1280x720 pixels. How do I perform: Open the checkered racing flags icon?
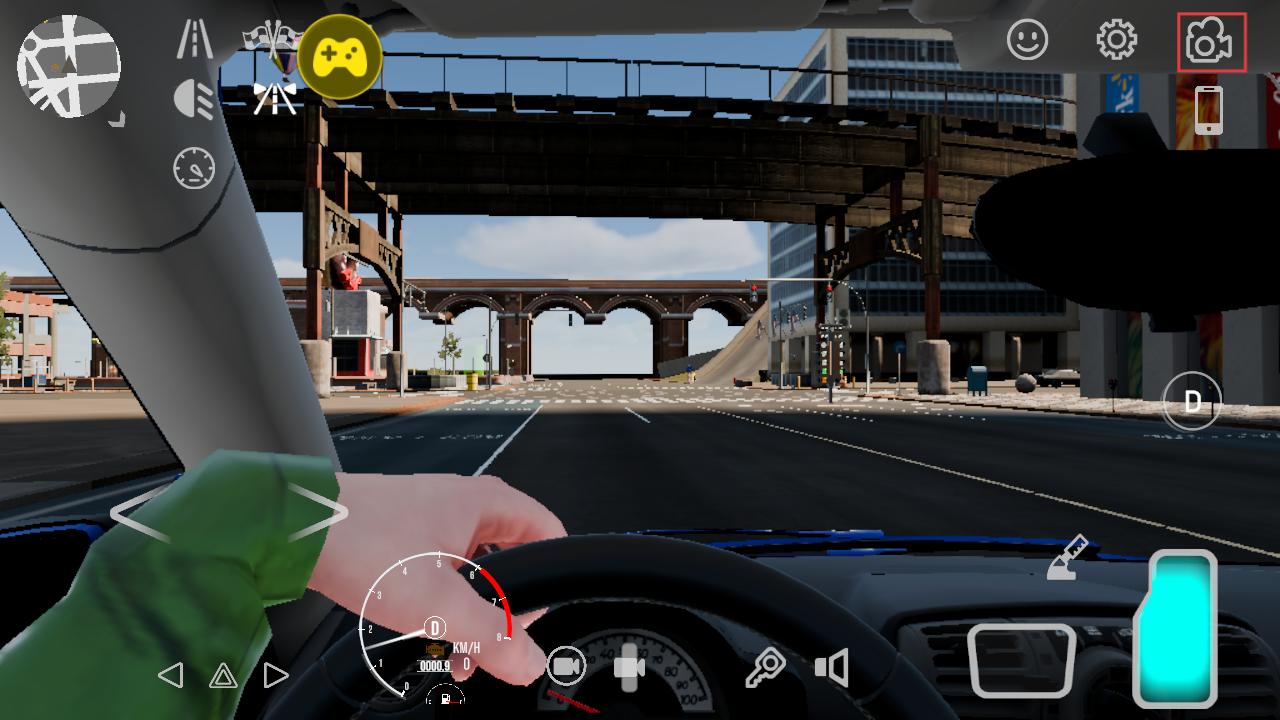(x=272, y=38)
